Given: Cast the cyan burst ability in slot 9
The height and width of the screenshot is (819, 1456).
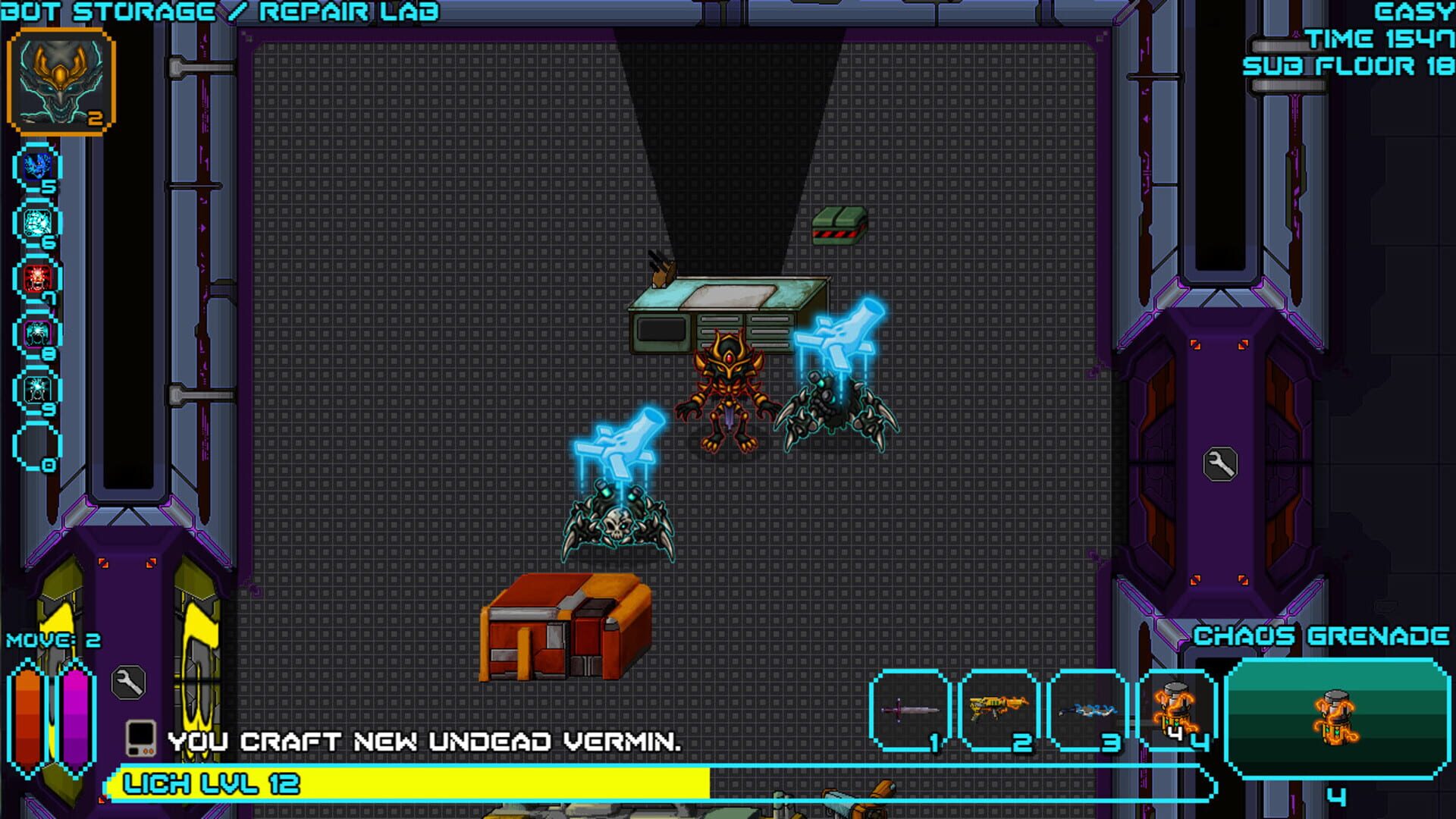Looking at the screenshot, I should click(38, 390).
